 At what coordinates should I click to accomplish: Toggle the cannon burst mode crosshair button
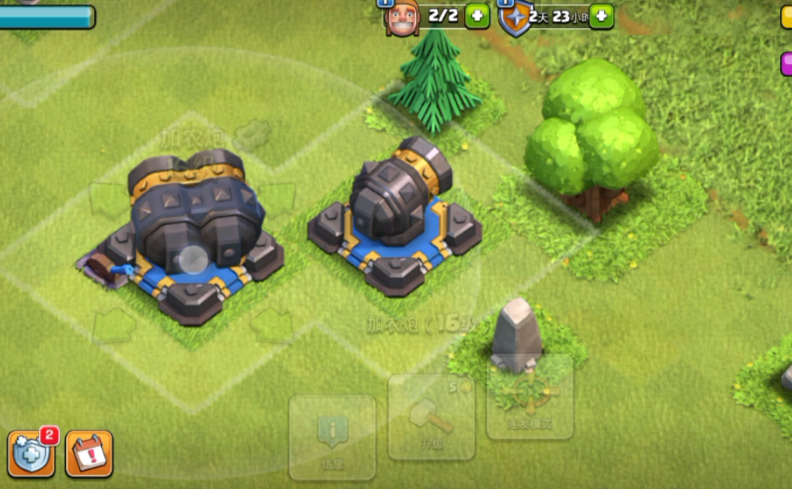[x=529, y=397]
